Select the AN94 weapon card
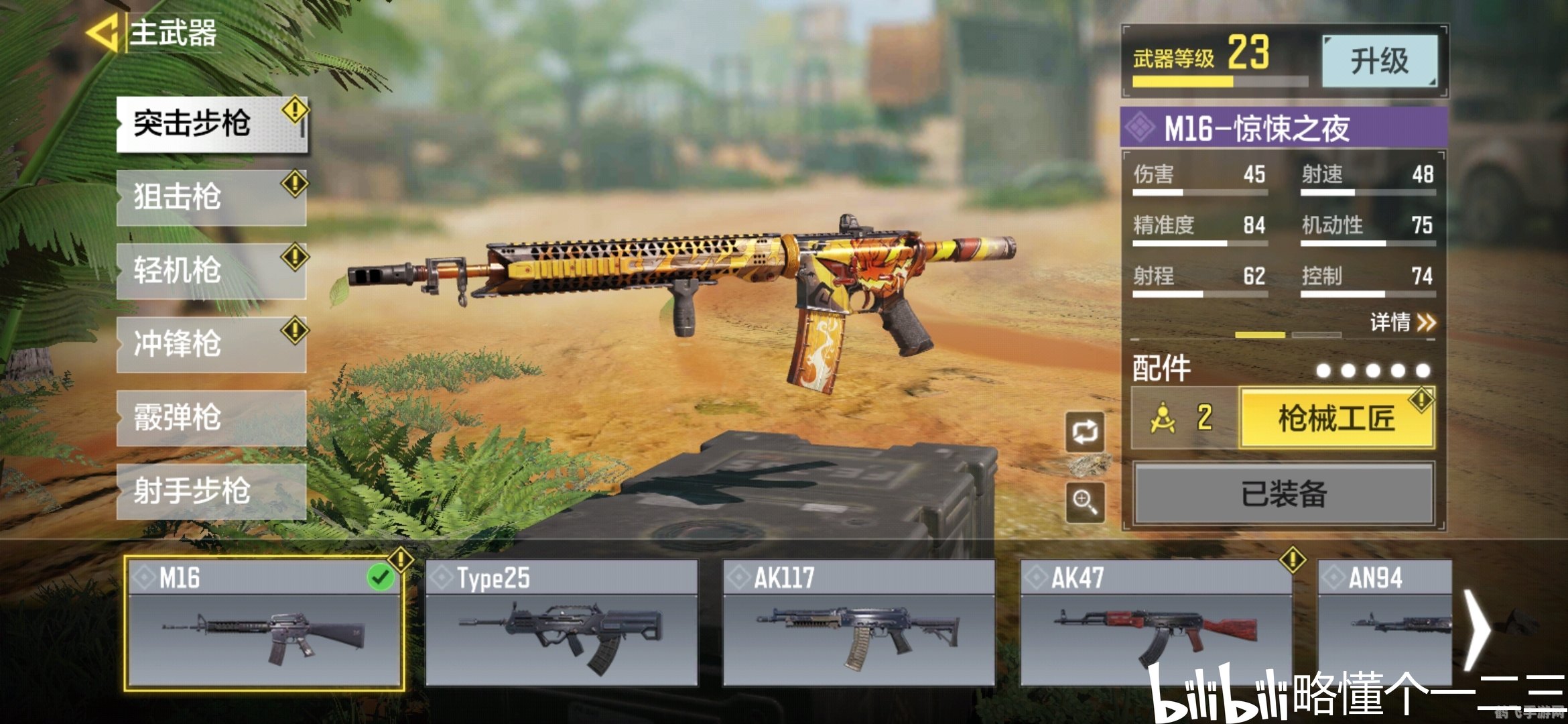 [1384, 623]
